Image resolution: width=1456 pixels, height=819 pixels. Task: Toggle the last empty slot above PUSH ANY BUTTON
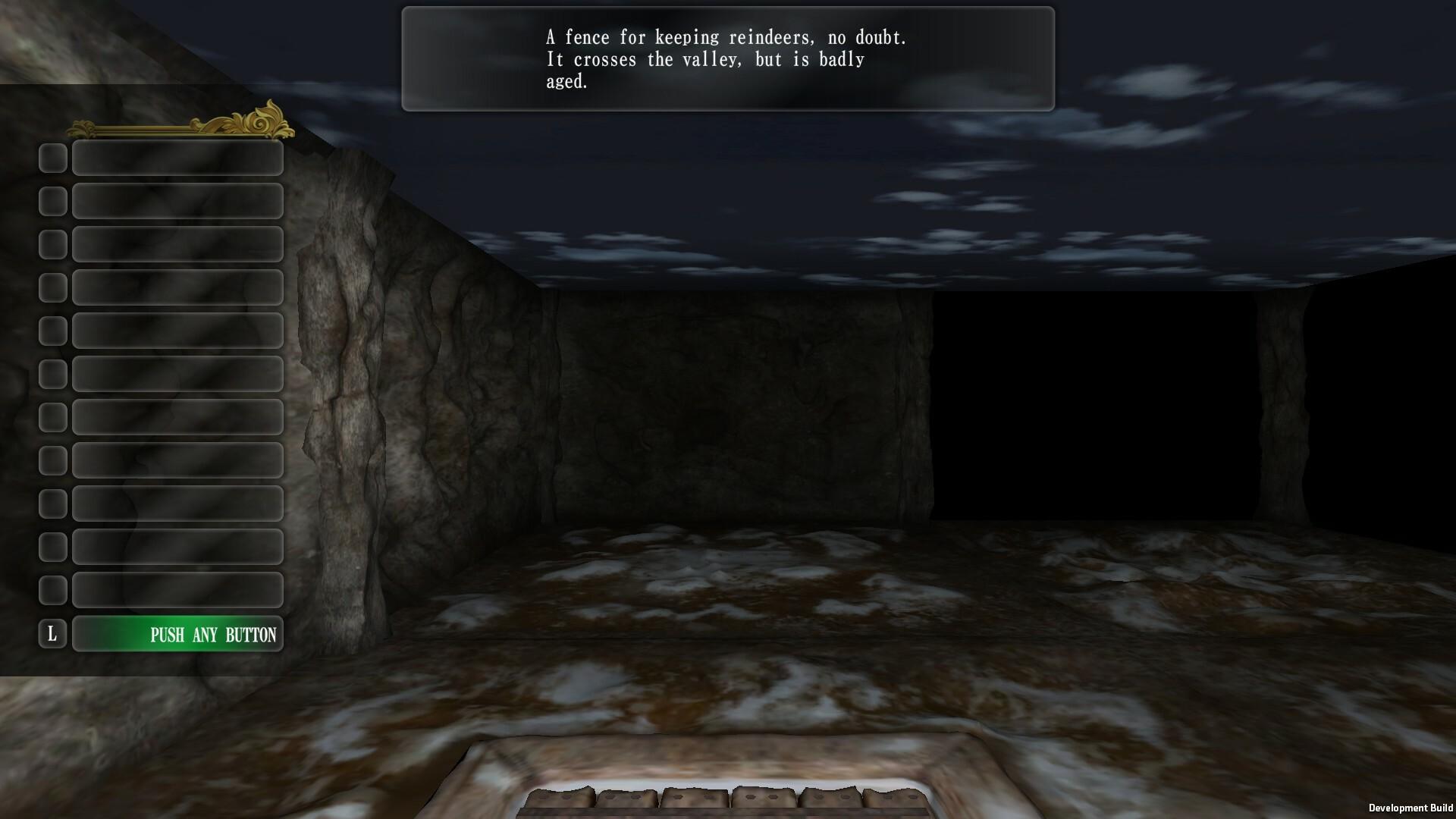177,589
